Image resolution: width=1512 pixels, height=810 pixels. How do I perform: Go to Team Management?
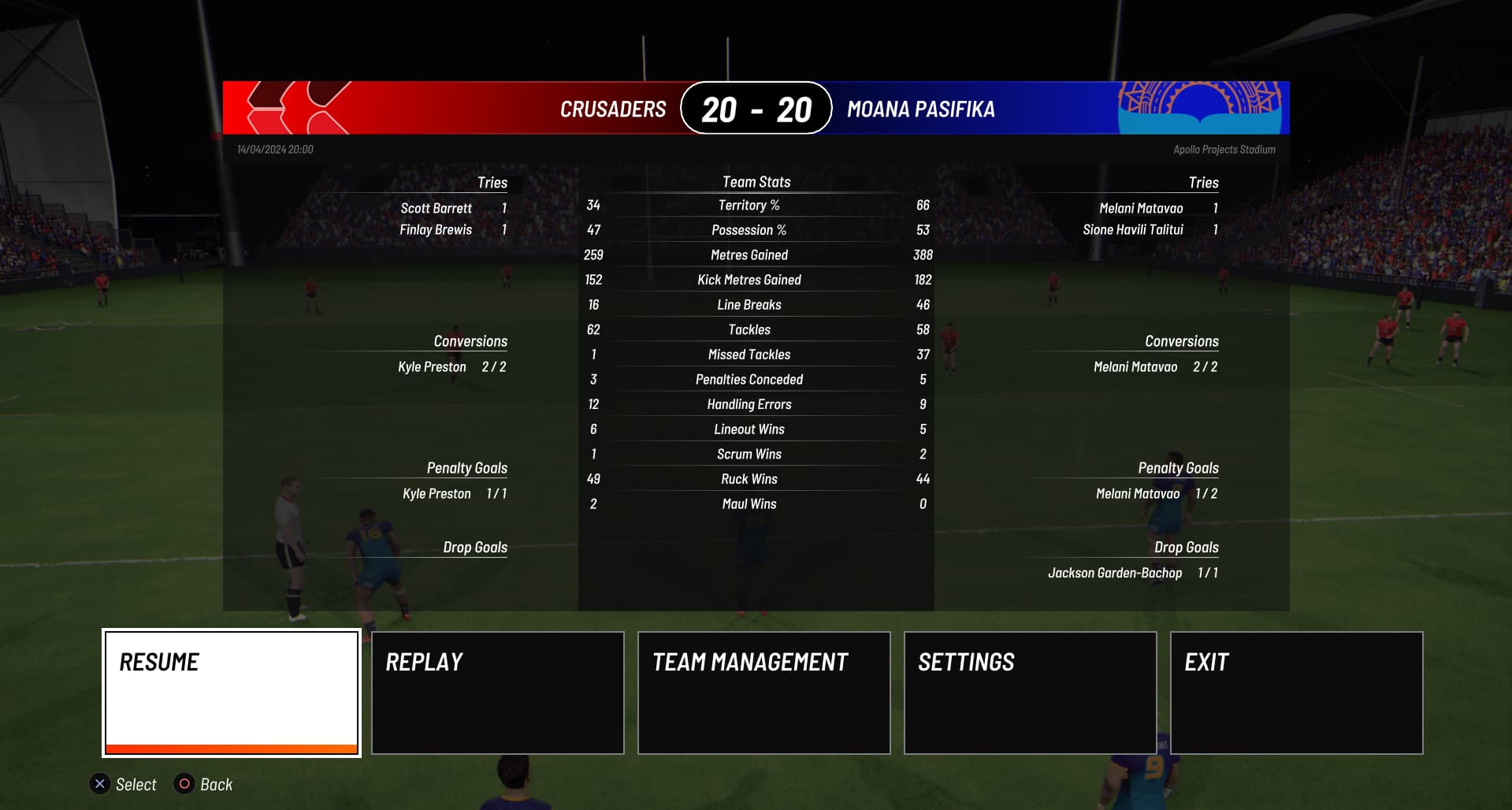pyautogui.click(x=764, y=693)
